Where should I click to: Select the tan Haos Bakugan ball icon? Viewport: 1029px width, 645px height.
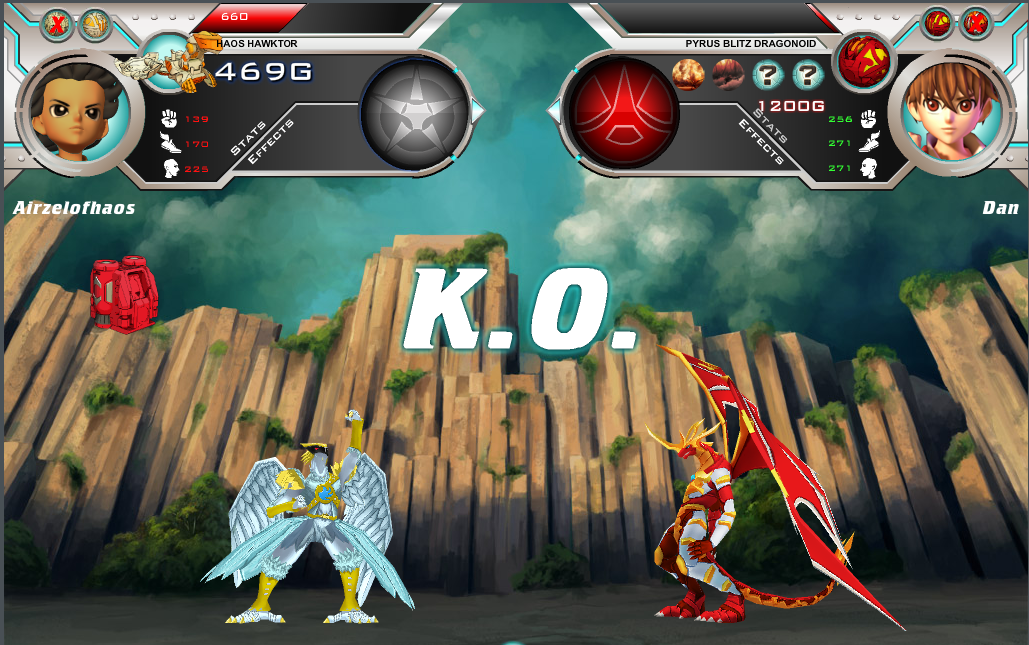point(95,25)
